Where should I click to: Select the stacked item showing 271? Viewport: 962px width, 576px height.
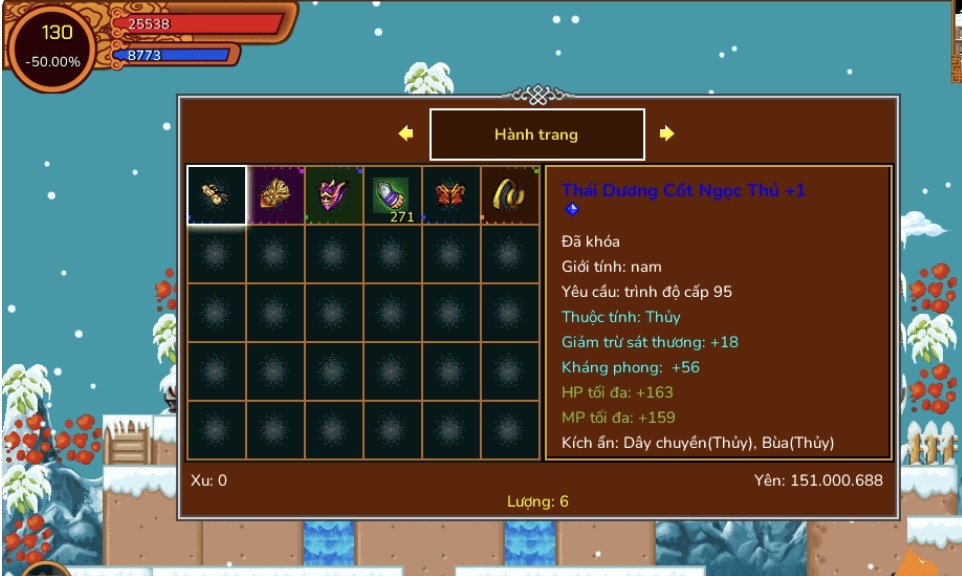point(393,196)
